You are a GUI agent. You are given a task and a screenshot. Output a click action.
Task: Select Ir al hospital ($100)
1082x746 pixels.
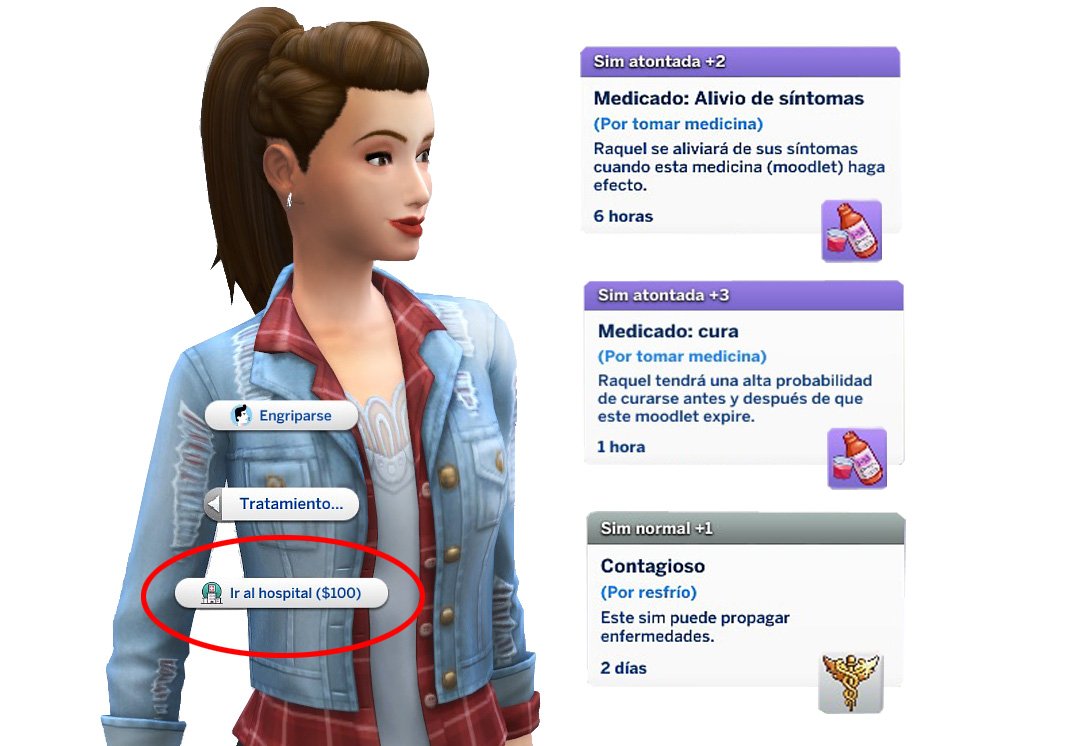pyautogui.click(x=281, y=593)
